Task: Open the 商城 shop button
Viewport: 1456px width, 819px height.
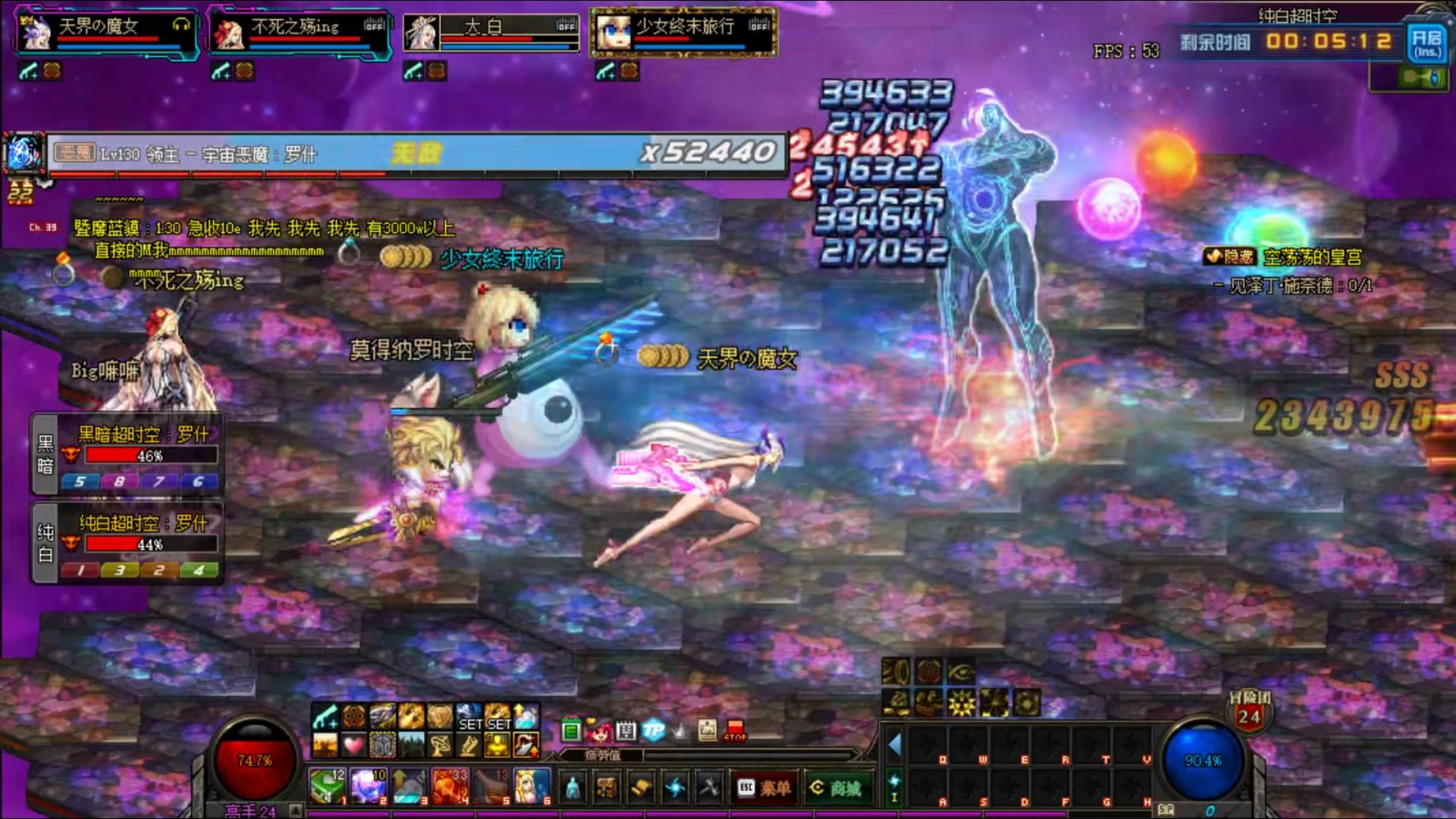Action: [836, 789]
